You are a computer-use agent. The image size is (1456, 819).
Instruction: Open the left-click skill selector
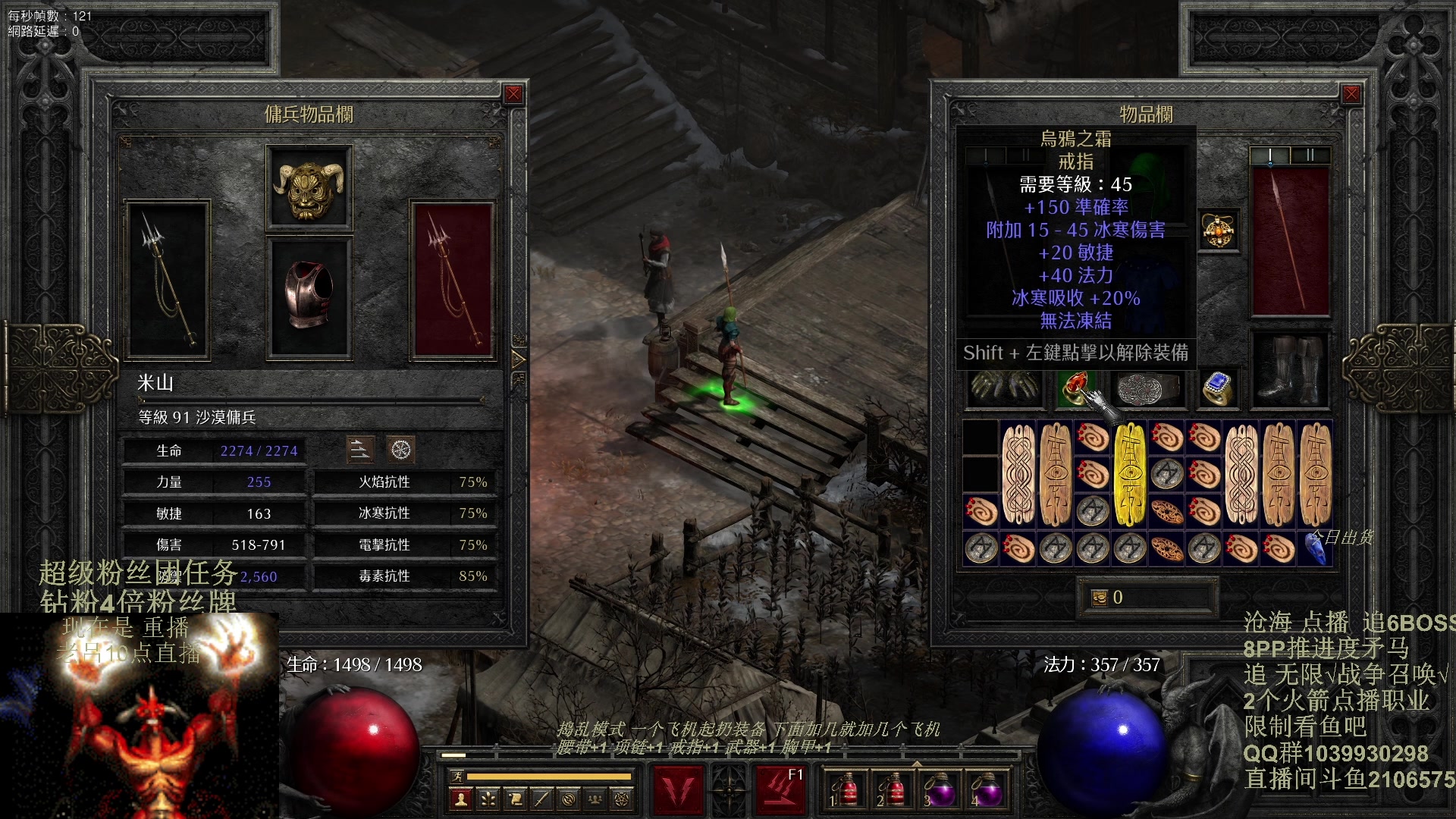[678, 789]
